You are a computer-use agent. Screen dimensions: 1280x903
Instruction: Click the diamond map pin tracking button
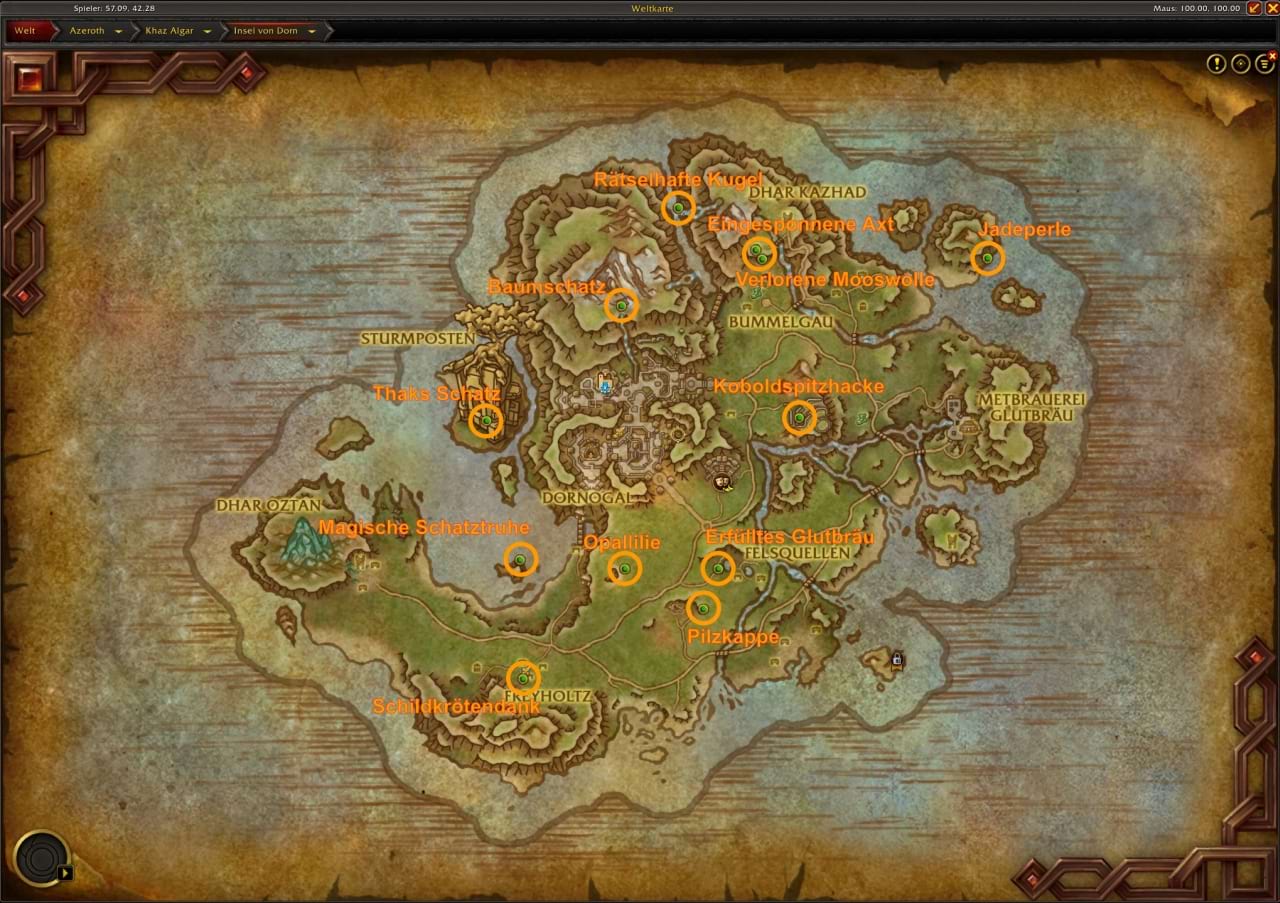click(1241, 64)
